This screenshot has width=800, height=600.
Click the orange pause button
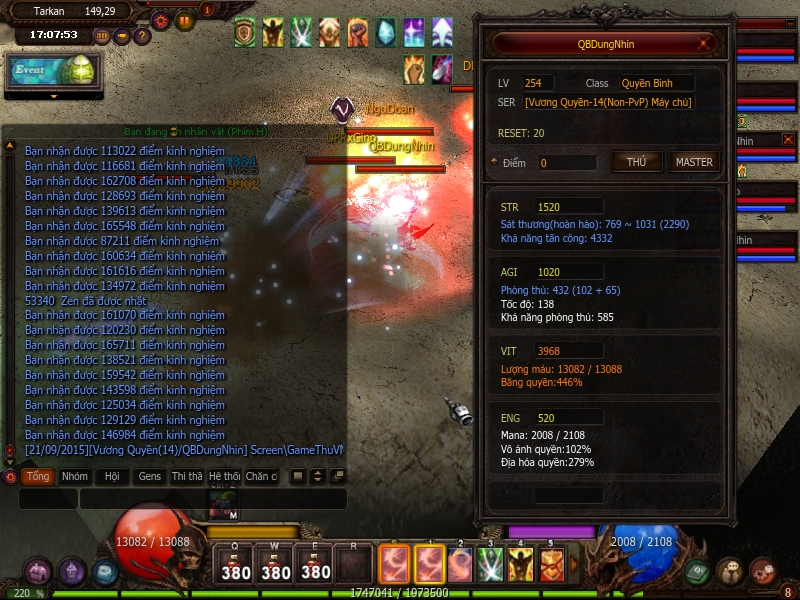184,20
